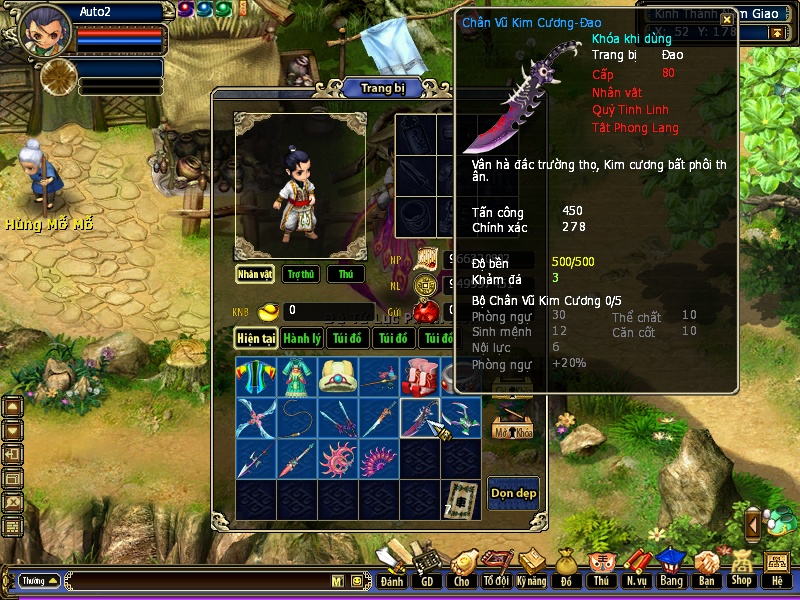Select the pink spiked ring weapon
Image resolution: width=800 pixels, height=600 pixels.
coord(338,458)
